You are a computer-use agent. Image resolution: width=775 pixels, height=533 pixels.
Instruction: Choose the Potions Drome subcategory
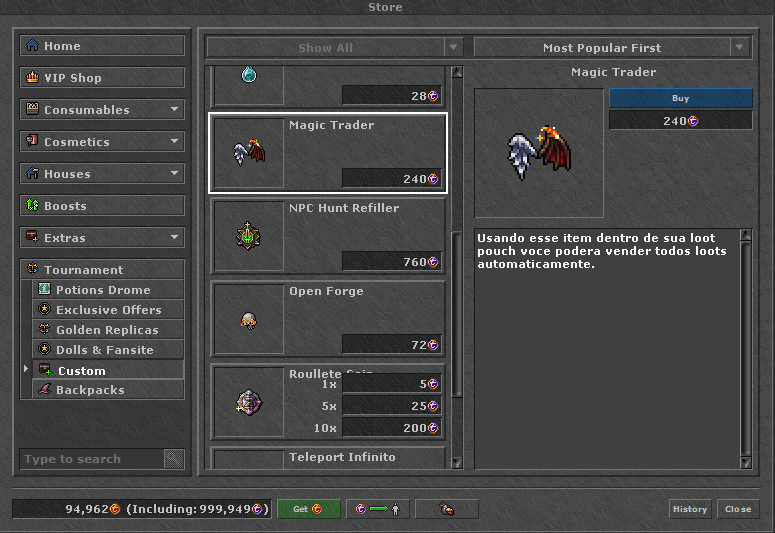(x=109, y=290)
